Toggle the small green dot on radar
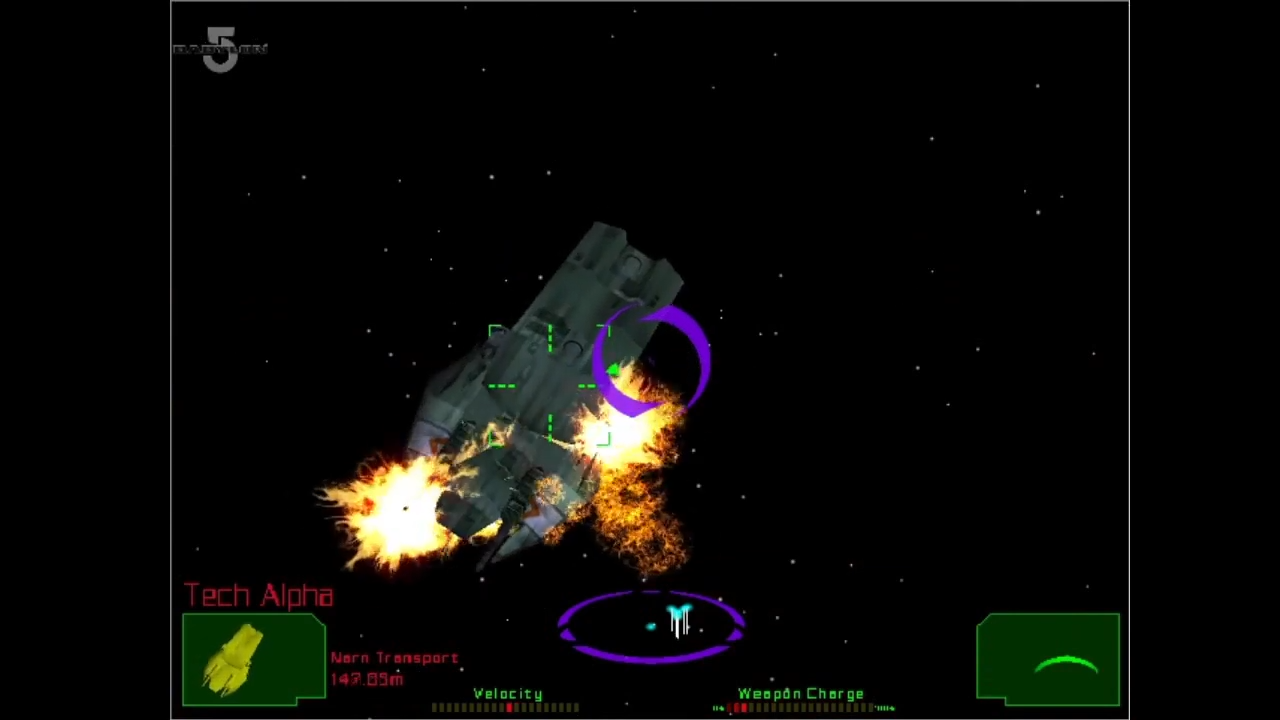 [651, 627]
